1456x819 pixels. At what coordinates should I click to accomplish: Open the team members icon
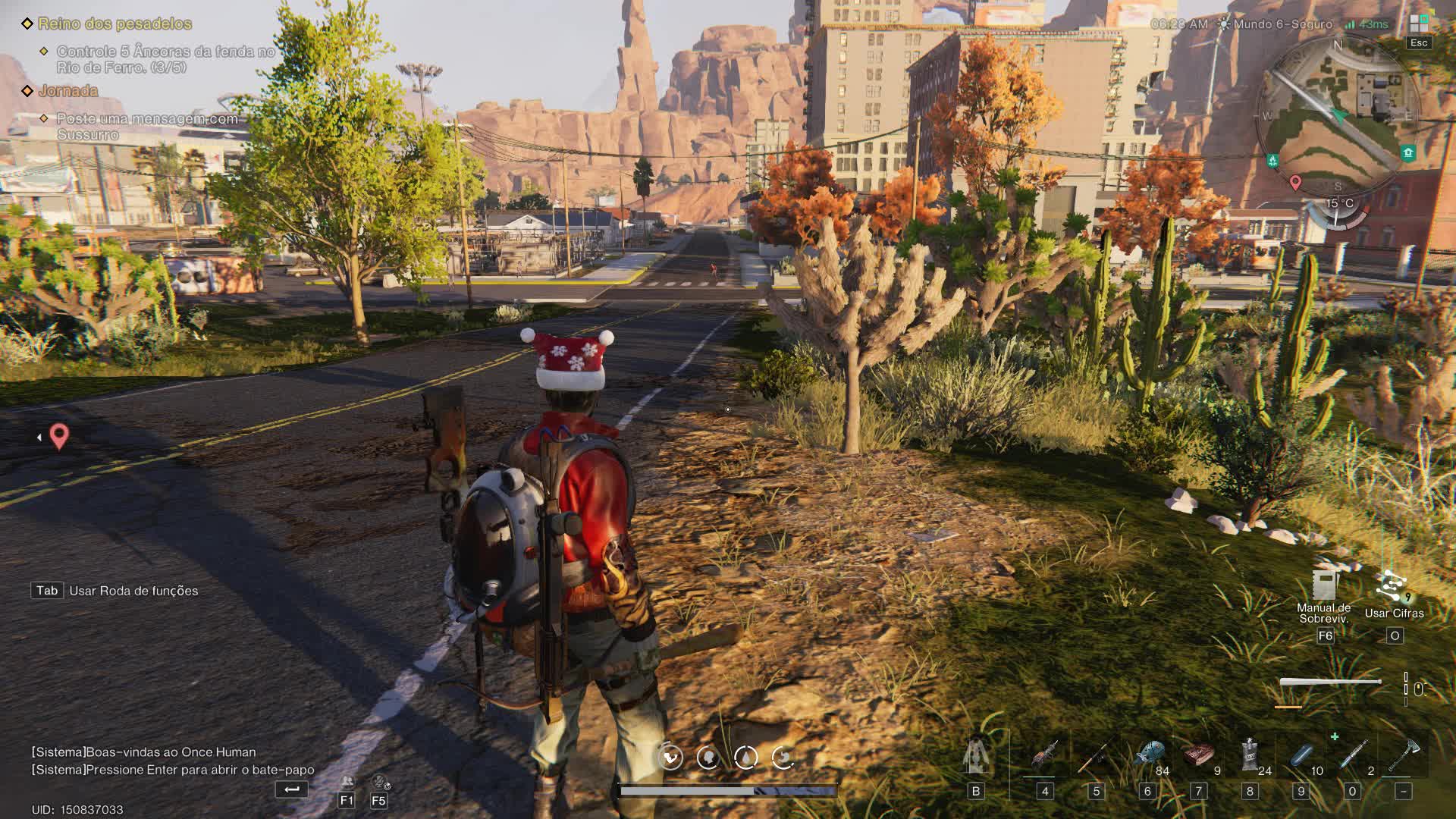347,782
